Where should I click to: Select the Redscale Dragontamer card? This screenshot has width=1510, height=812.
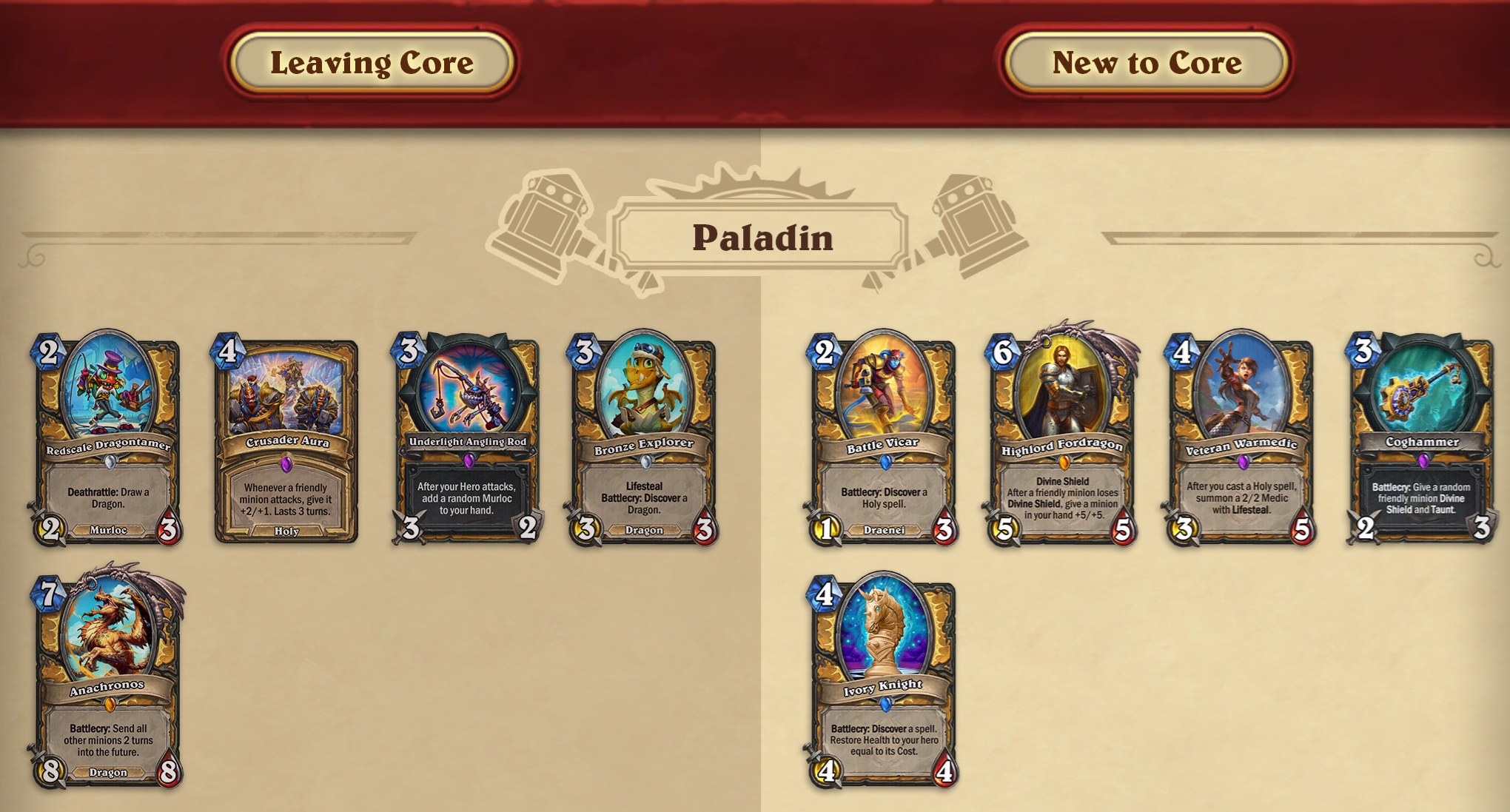(108, 440)
